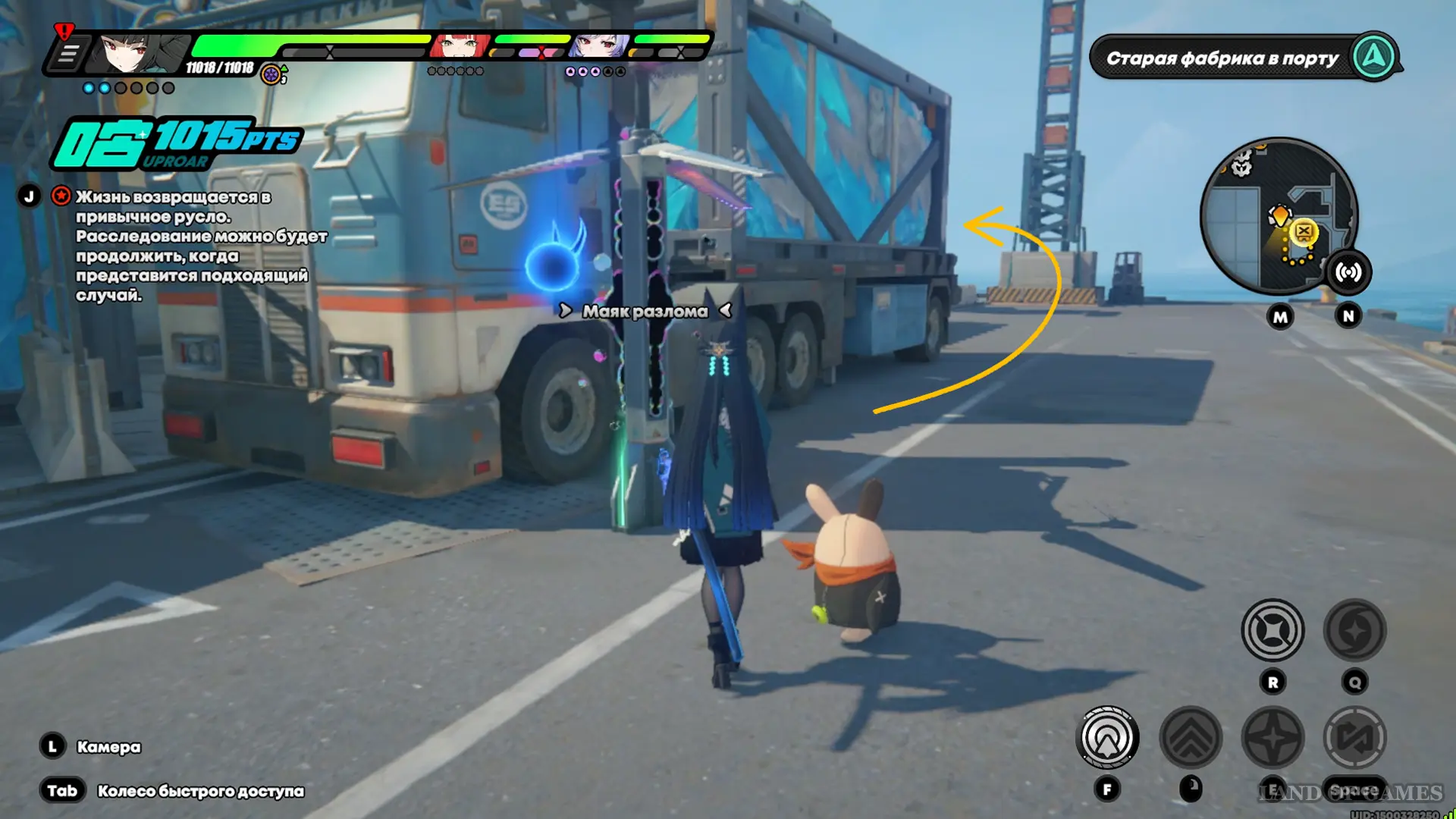This screenshot has height=819, width=1456.
Task: Open the Камера camera option
Action: pos(108,747)
